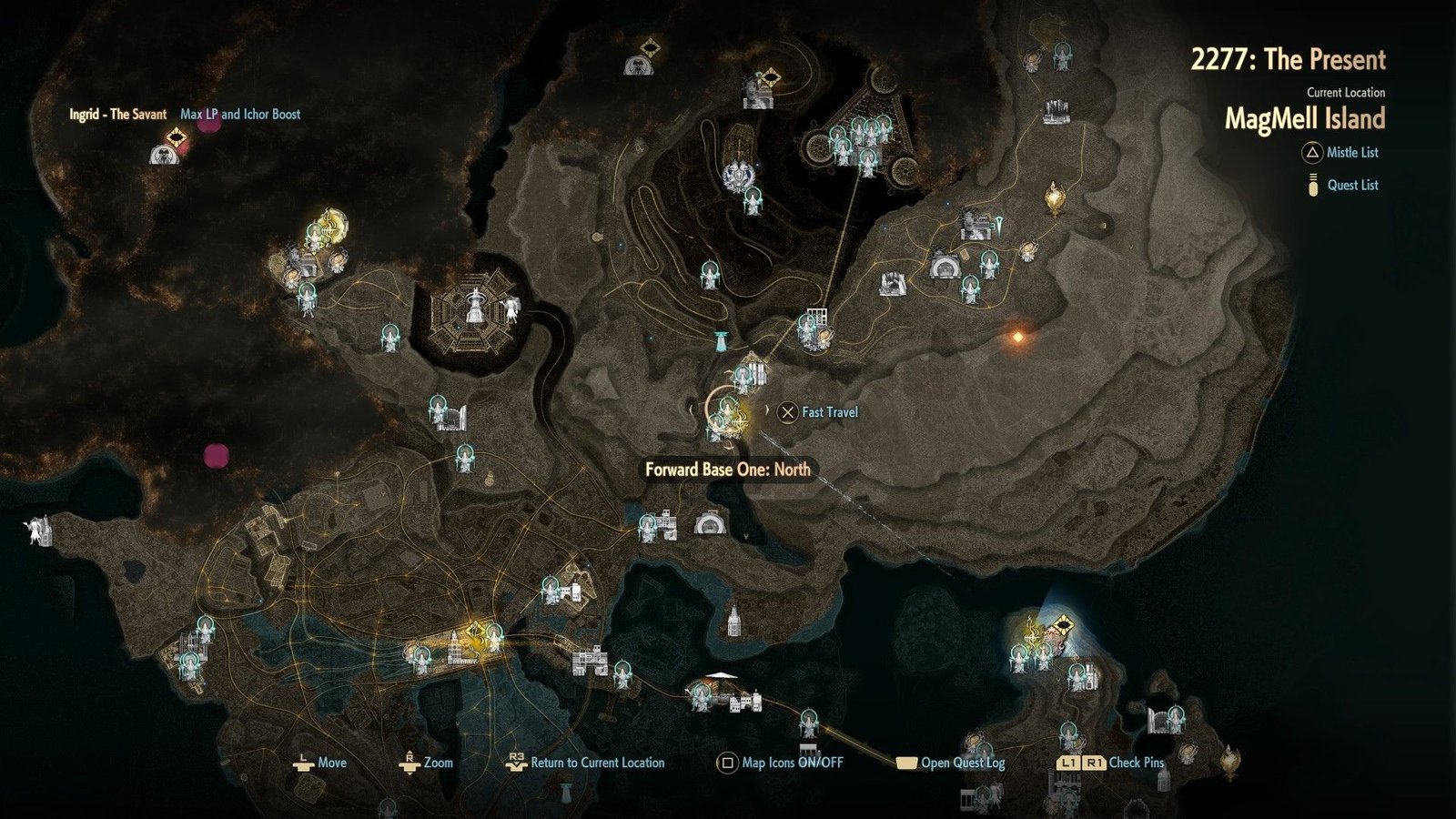Use Check Pins with the L1/R1 control
Image resolution: width=1456 pixels, height=819 pixels.
1069,764
